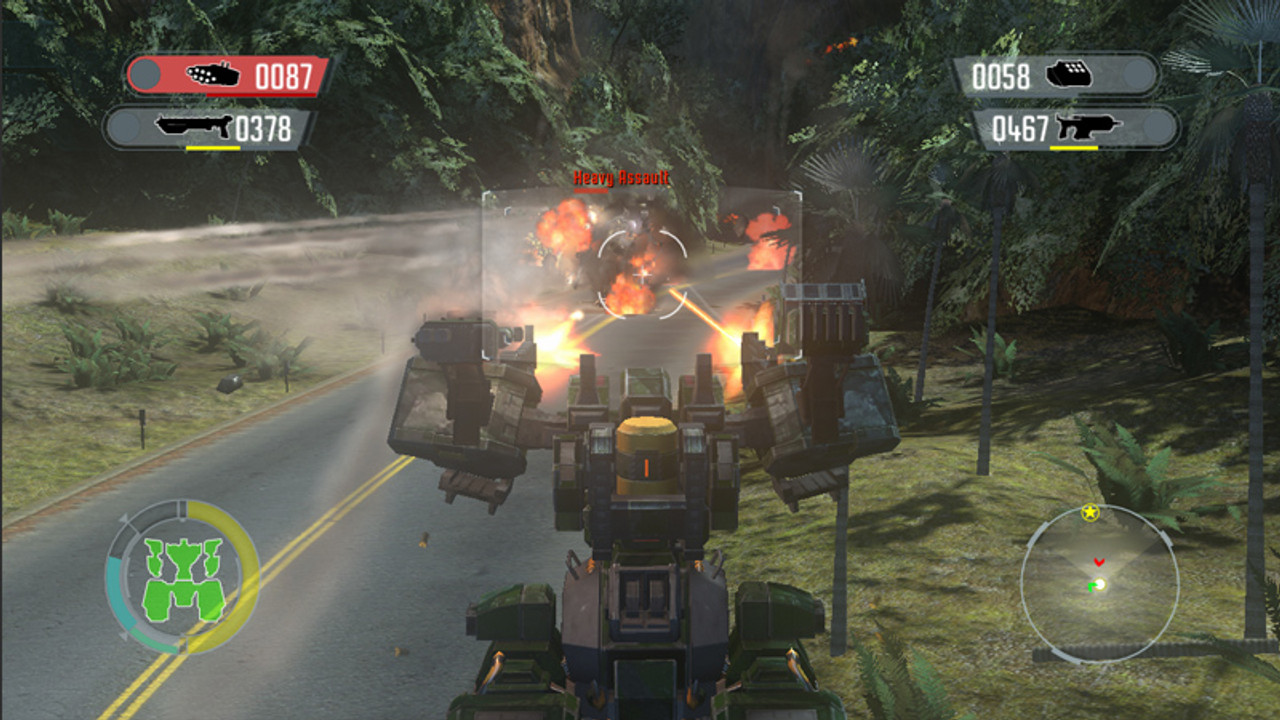The image size is (1280, 720).
Task: Target the Heavy Assault enemy label
Action: (x=621, y=179)
